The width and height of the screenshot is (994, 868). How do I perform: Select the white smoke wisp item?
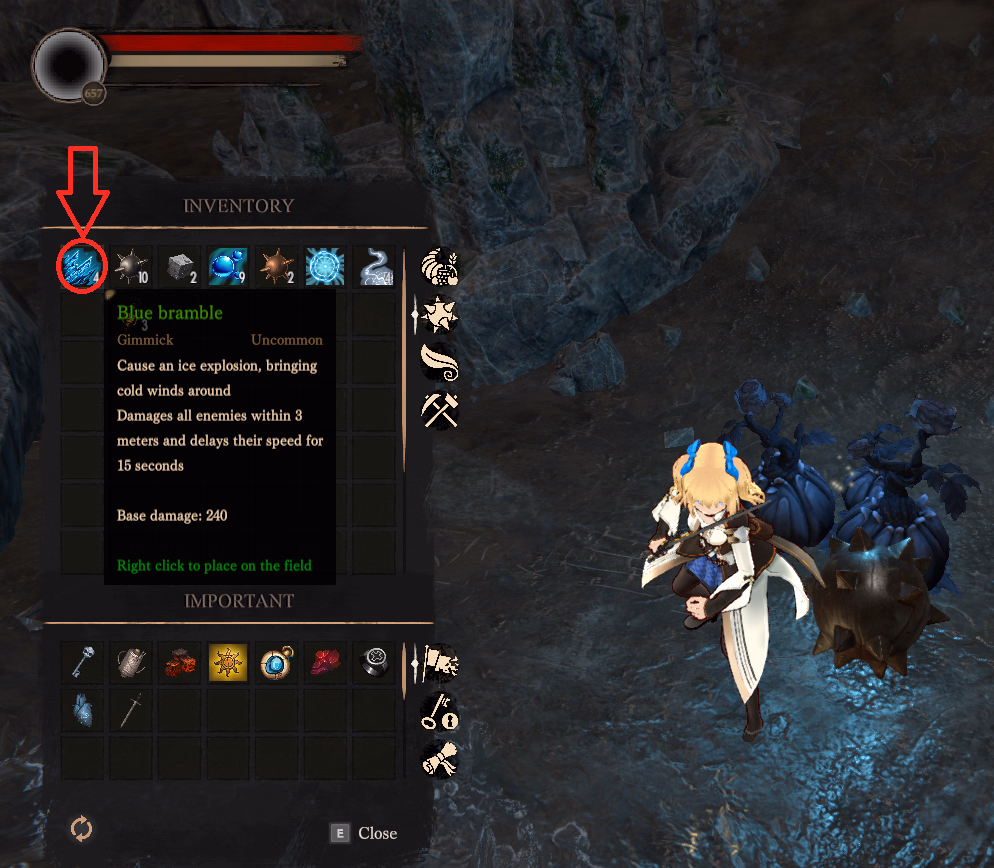pyautogui.click(x=374, y=268)
